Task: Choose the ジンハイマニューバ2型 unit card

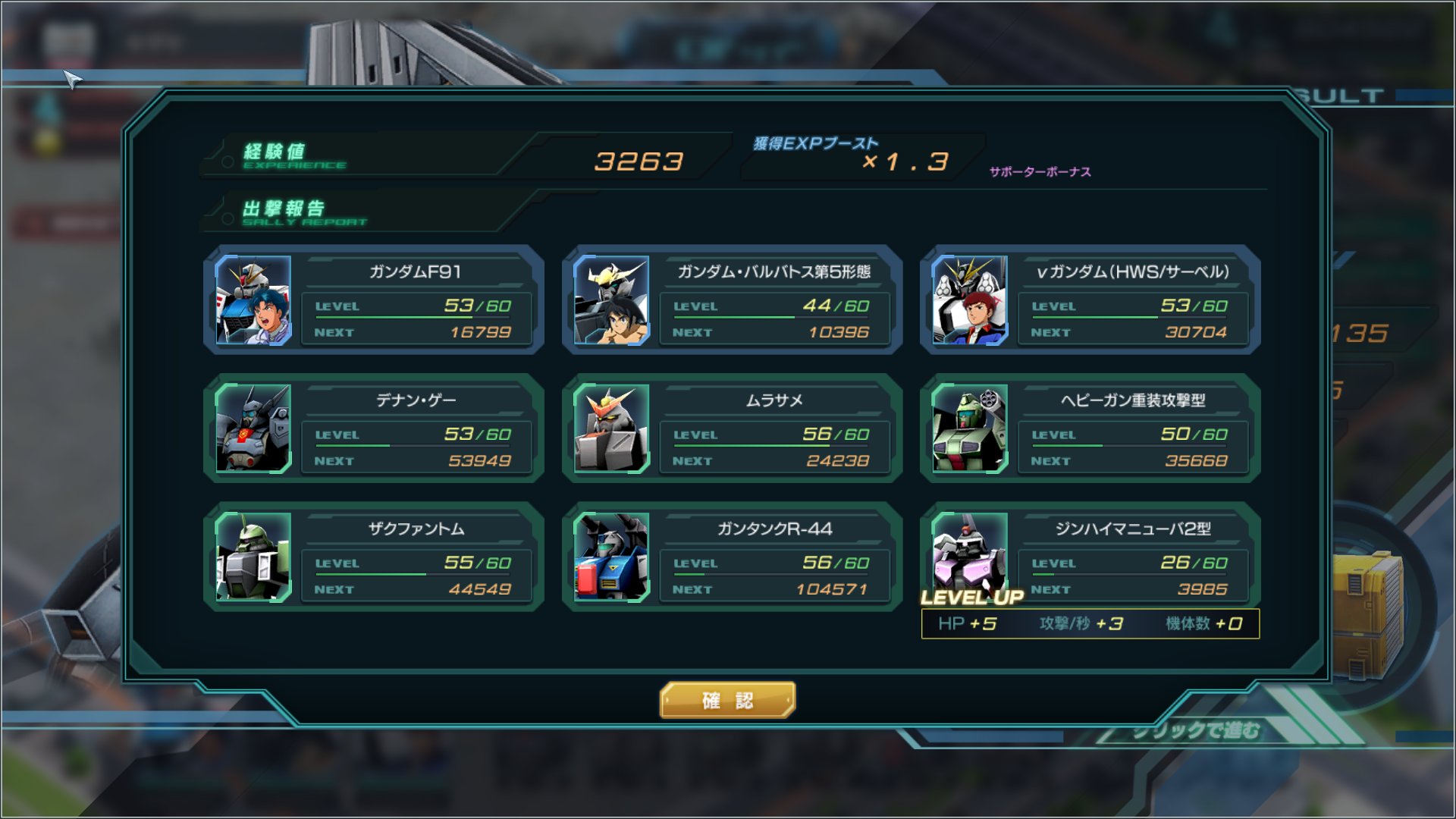Action: (1090, 557)
